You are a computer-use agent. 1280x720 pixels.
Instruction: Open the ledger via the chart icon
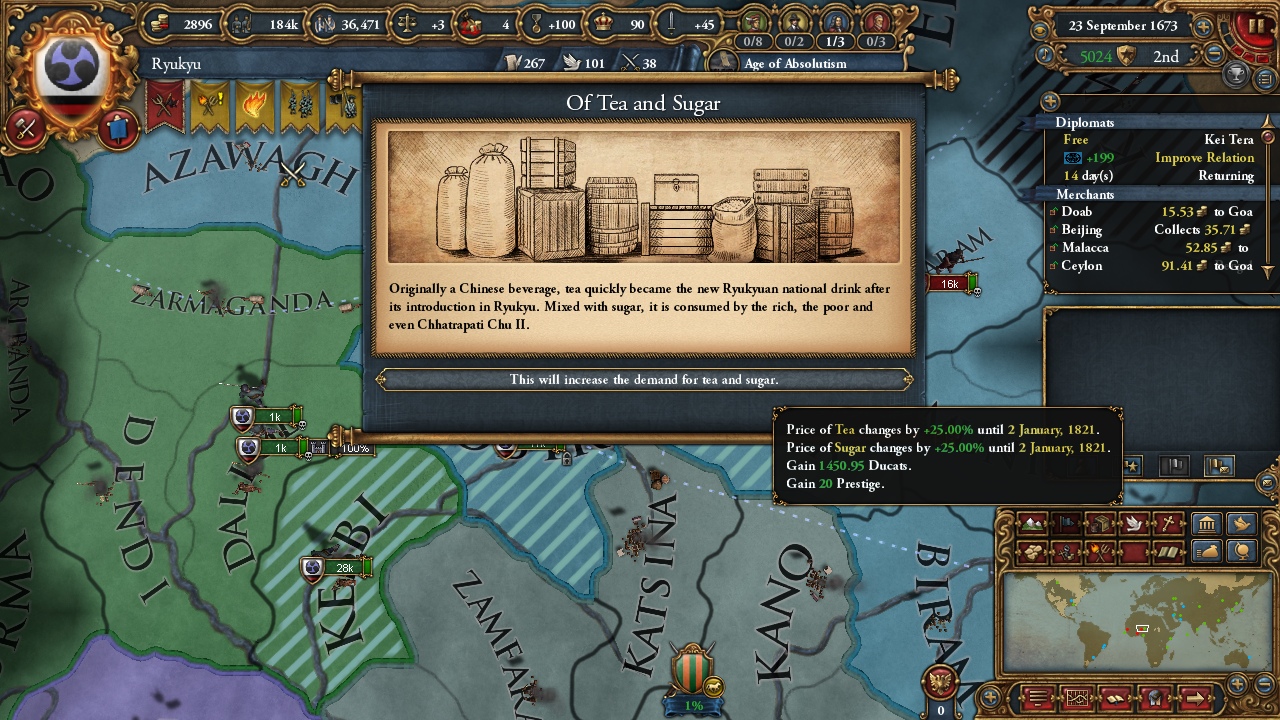point(1076,698)
